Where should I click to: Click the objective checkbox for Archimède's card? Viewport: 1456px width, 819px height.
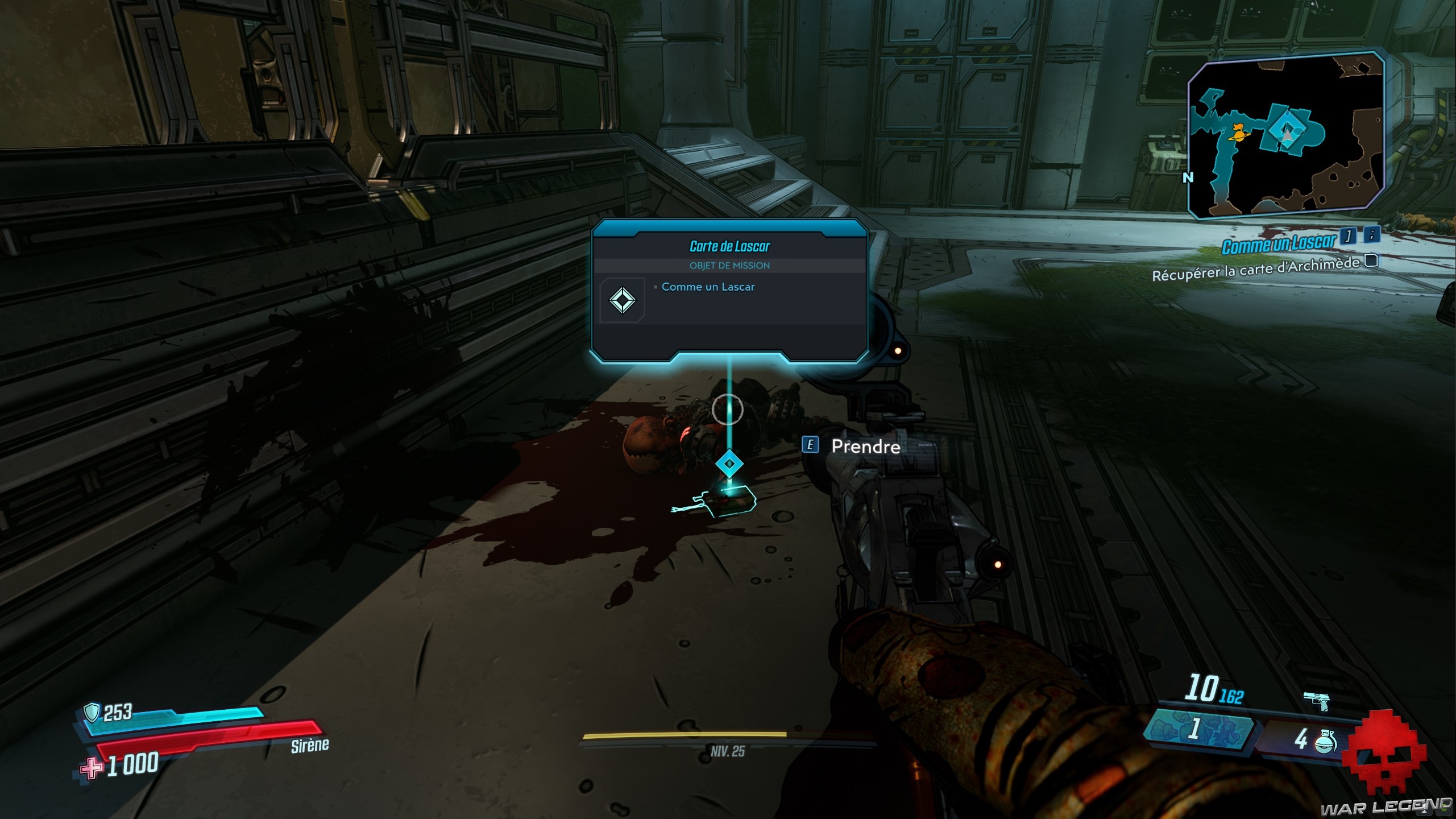pos(1372,260)
